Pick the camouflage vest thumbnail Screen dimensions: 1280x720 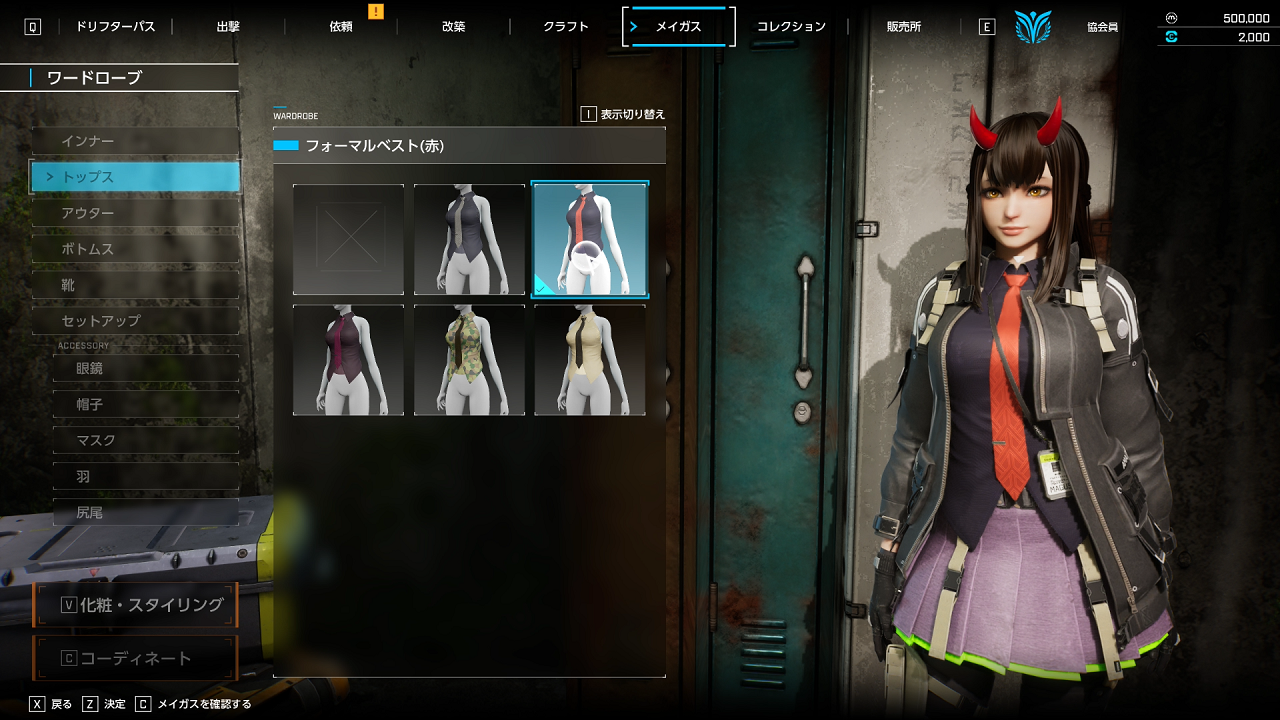coord(469,360)
